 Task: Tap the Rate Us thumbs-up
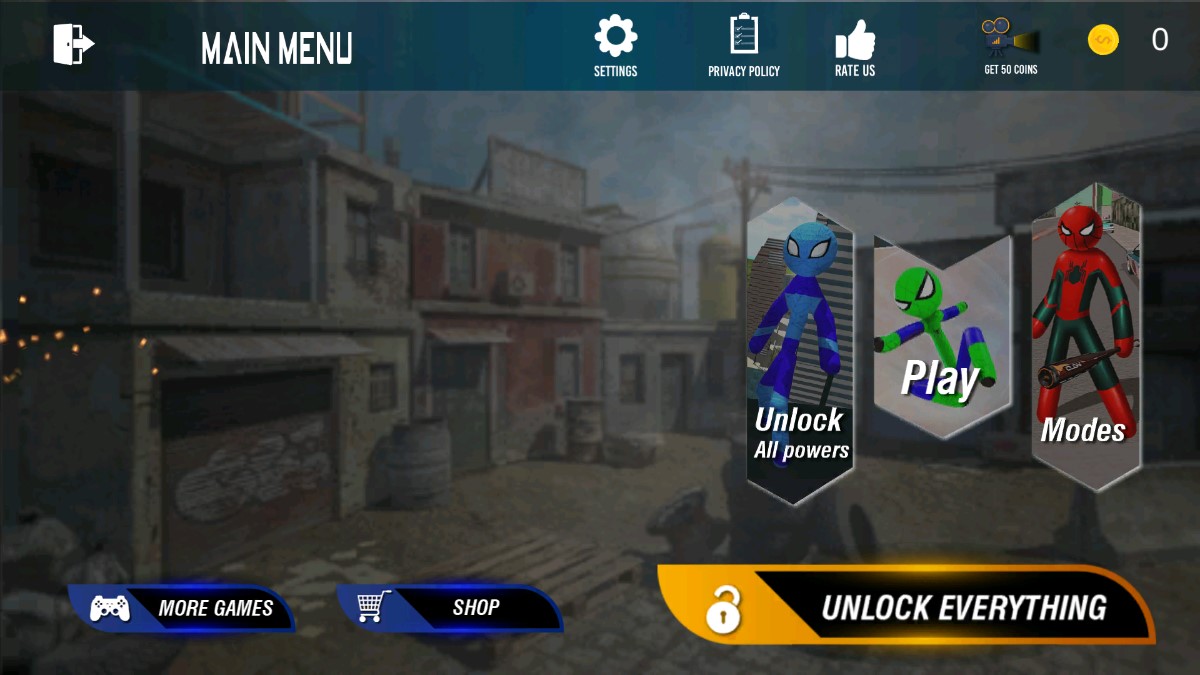pos(855,46)
